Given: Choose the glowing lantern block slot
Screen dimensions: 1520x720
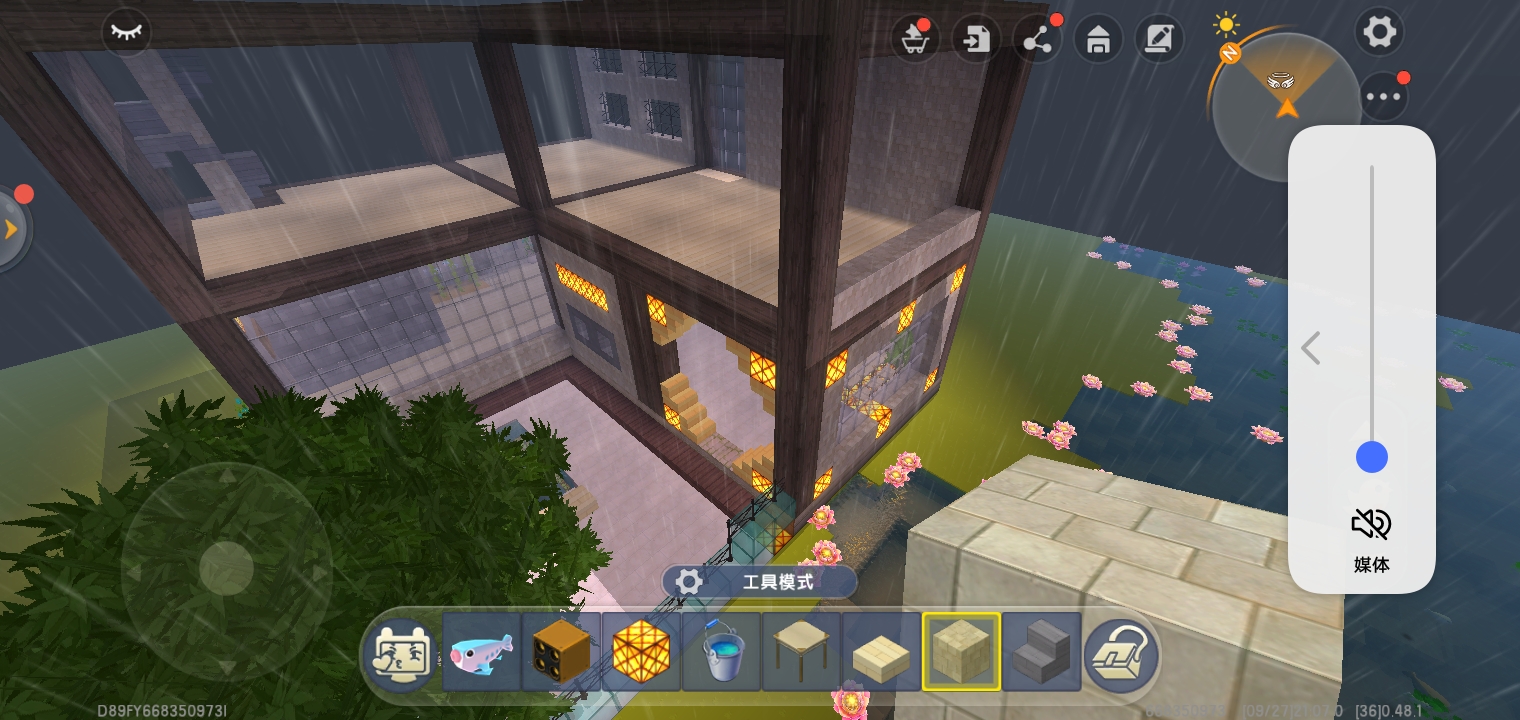Looking at the screenshot, I should pos(641,652).
